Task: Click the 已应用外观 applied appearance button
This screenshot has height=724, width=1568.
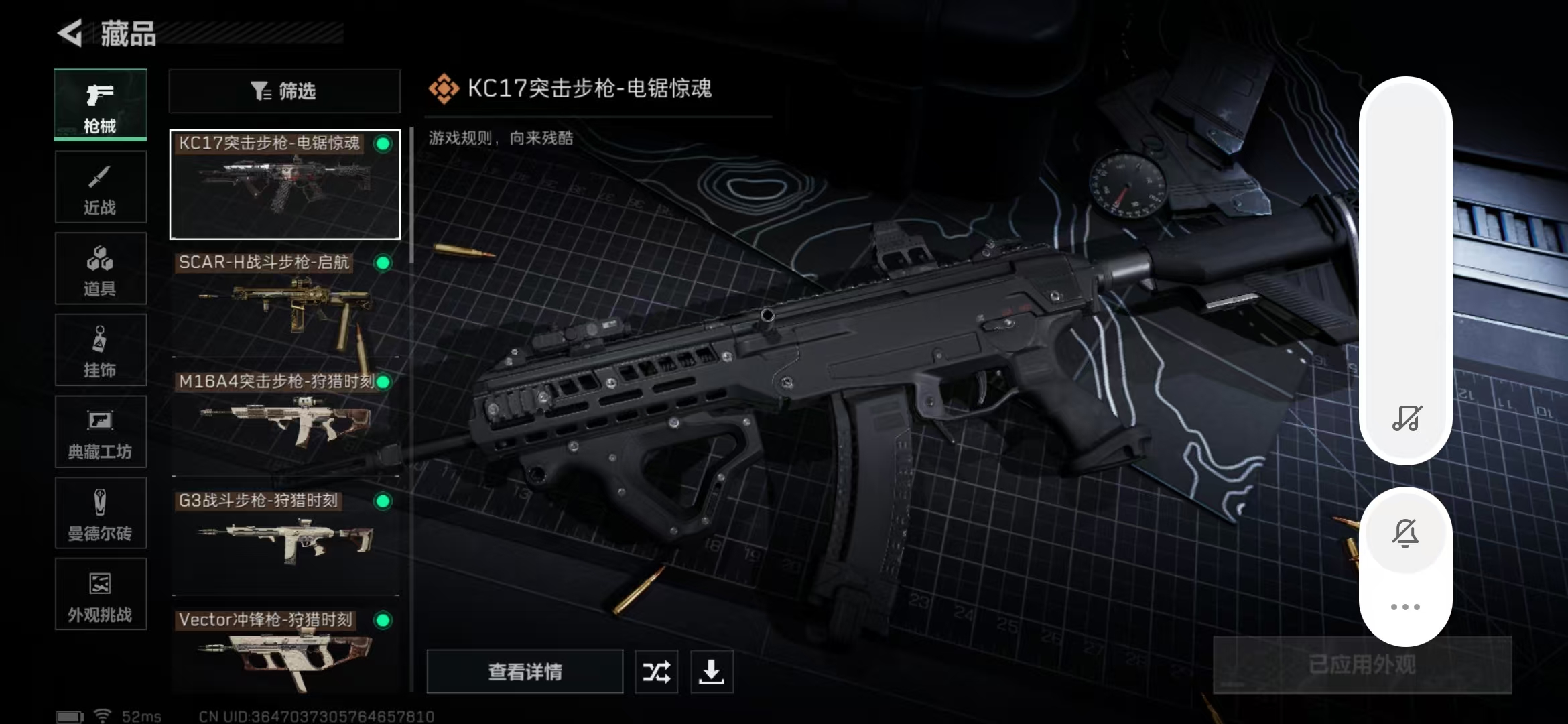Action: 1362,664
